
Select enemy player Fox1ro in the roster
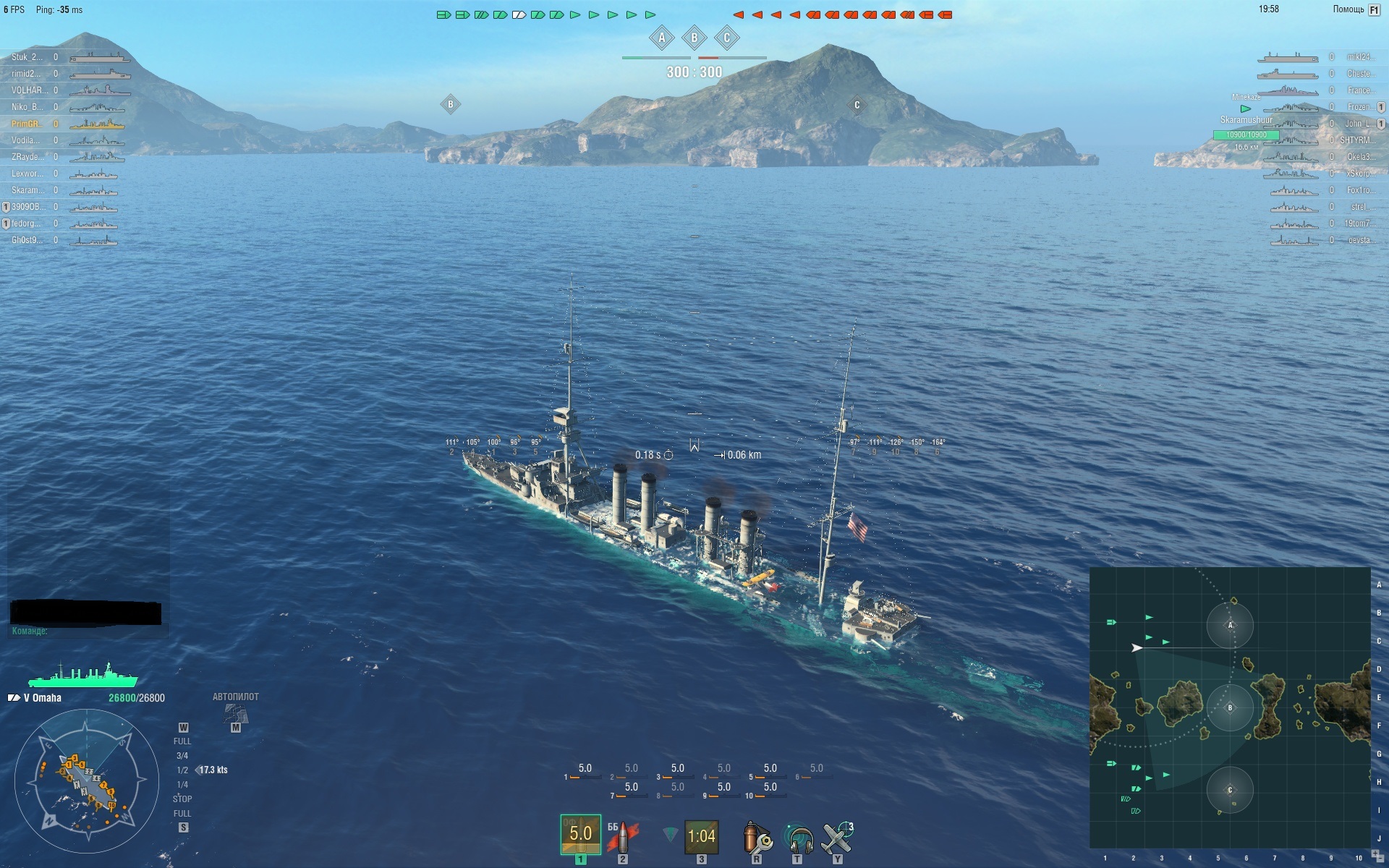coord(1359,190)
